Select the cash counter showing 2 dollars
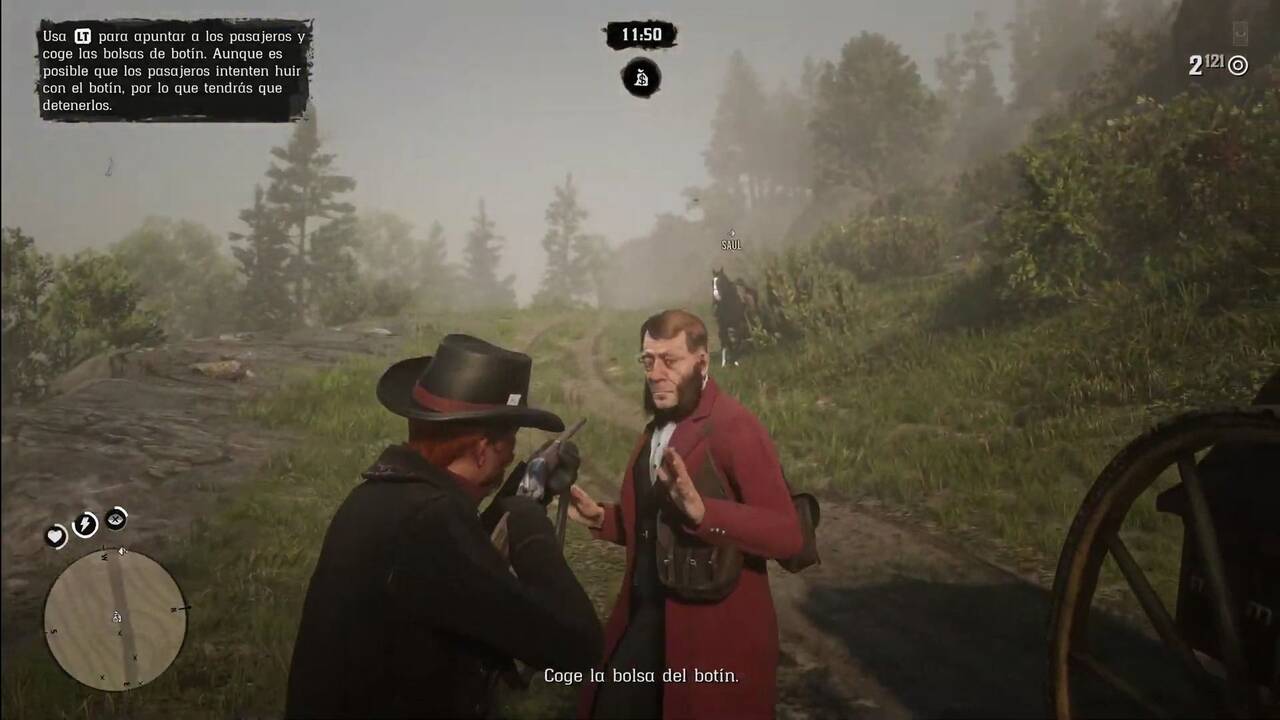Screen dimensions: 1280x720 [1197, 63]
